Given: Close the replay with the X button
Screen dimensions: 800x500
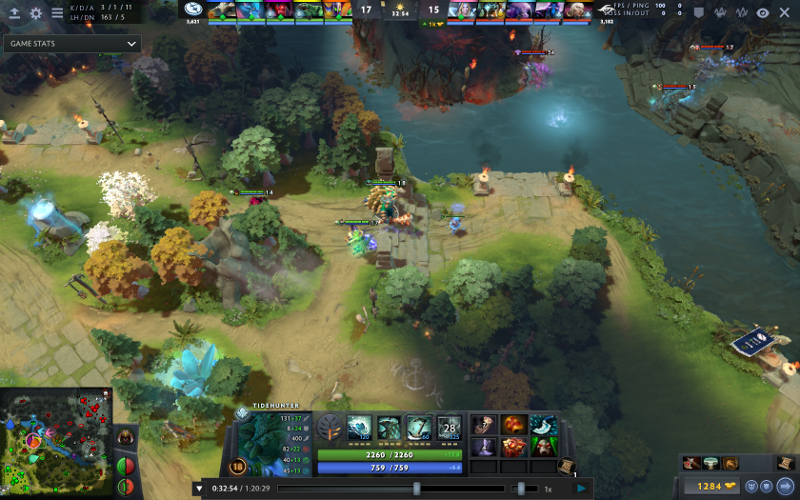Looking at the screenshot, I should pyautogui.click(x=784, y=13).
